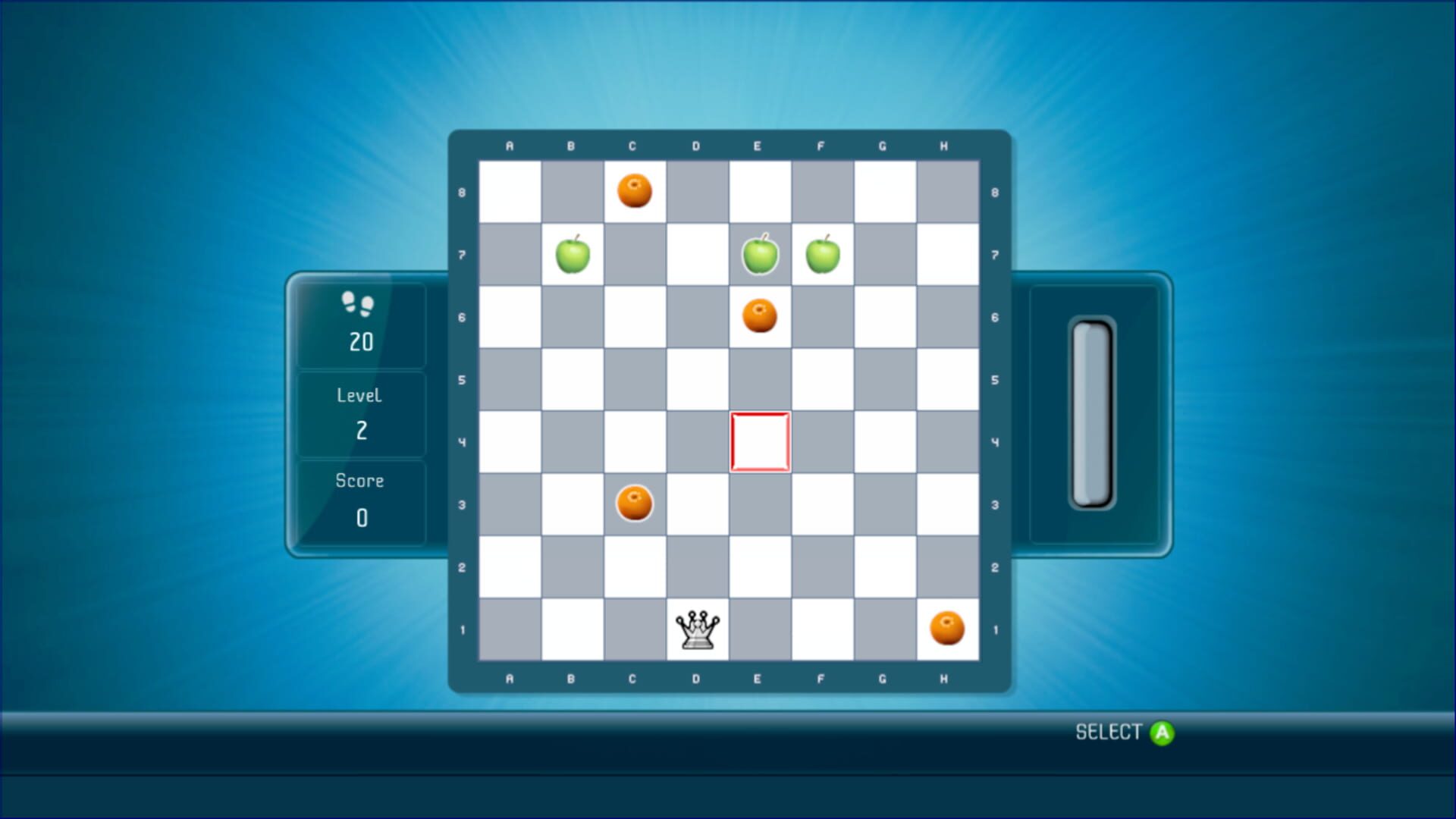Click the column label D above the board
The height and width of the screenshot is (819, 1456).
point(697,145)
